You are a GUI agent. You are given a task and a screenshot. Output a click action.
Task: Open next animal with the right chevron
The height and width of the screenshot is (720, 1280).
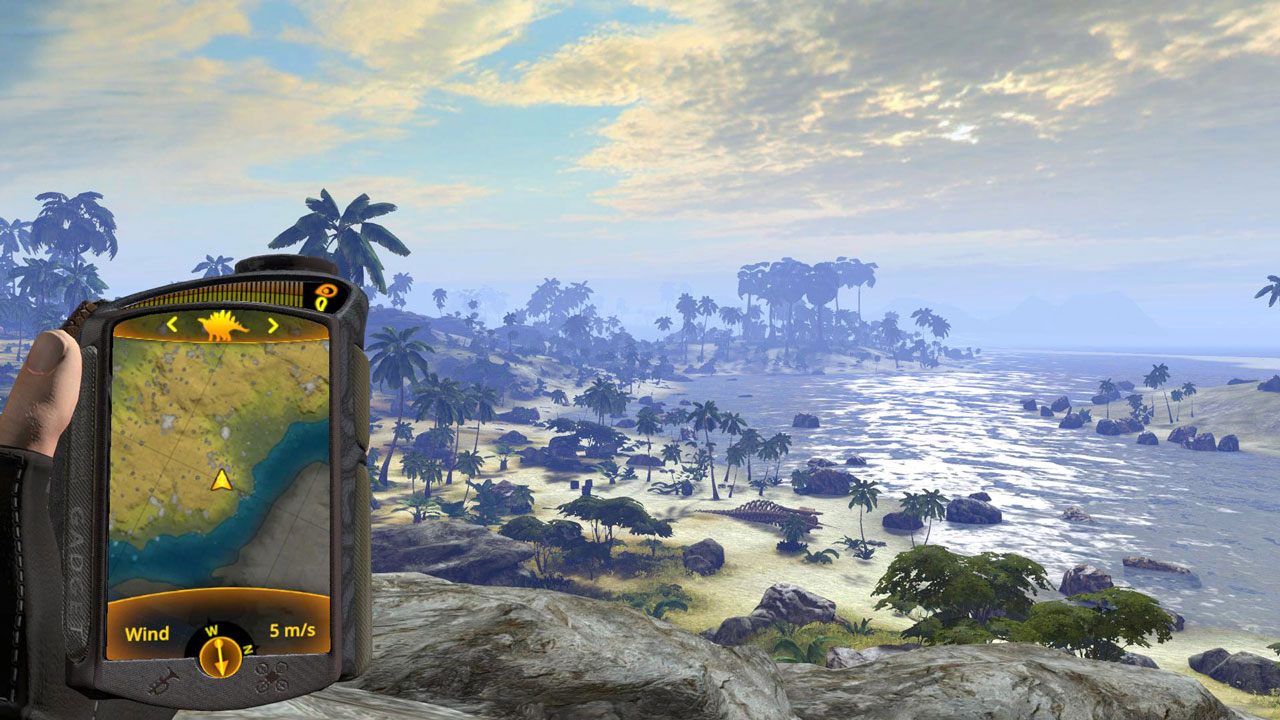pyautogui.click(x=272, y=325)
